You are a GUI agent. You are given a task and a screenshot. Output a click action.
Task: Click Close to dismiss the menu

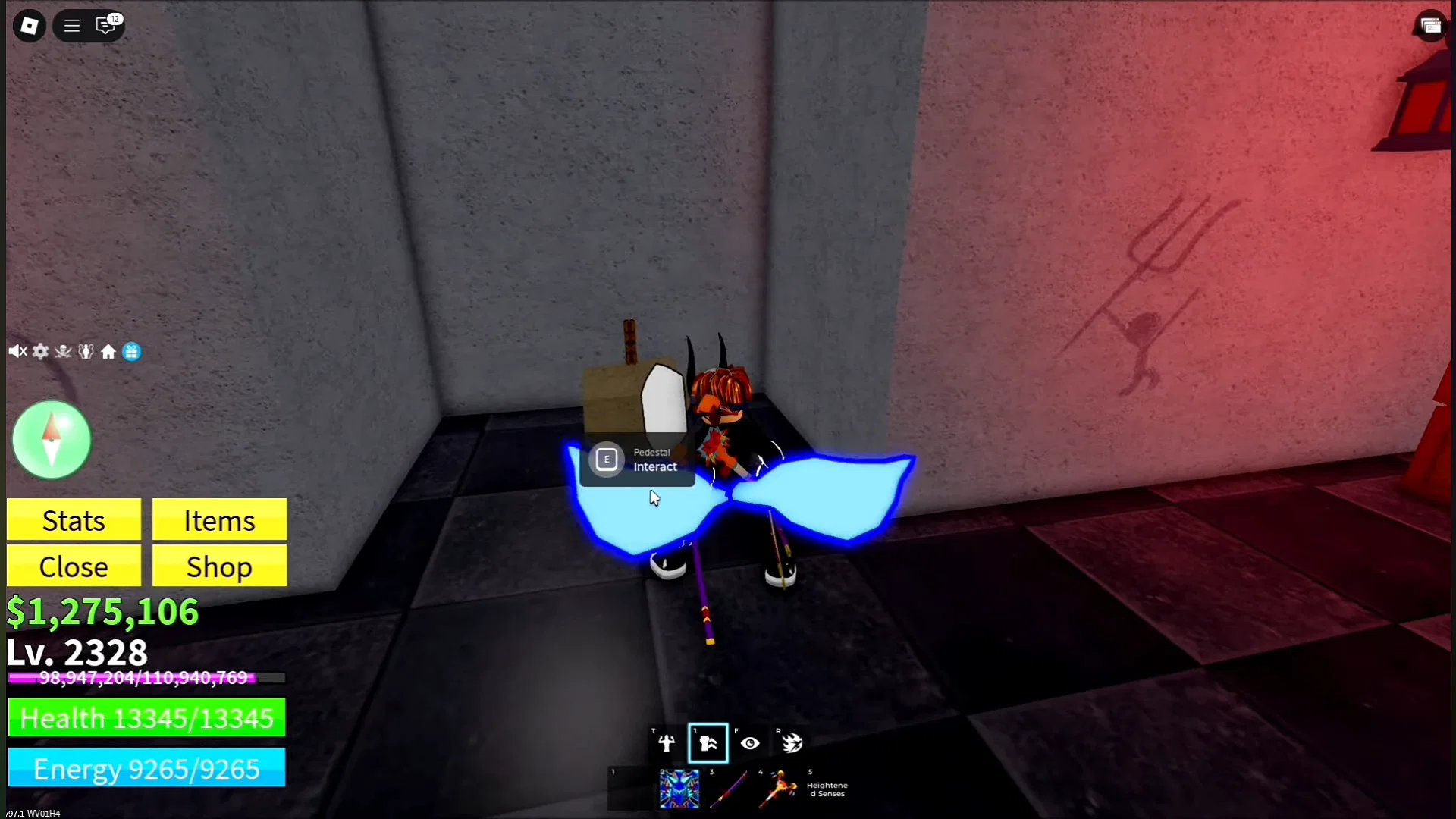pyautogui.click(x=73, y=566)
